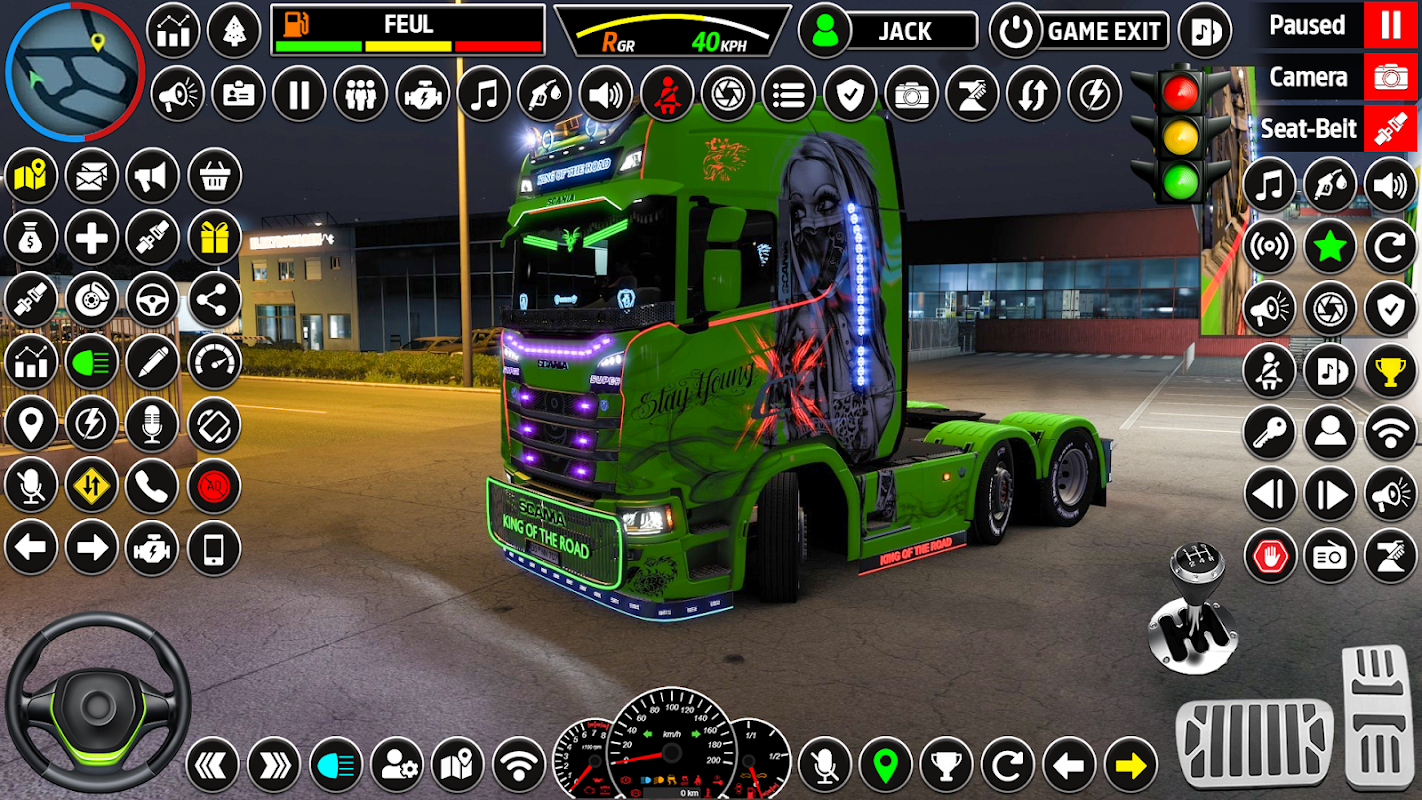Hit the red stop hand icon
The width and height of the screenshot is (1422, 800).
point(1269,556)
